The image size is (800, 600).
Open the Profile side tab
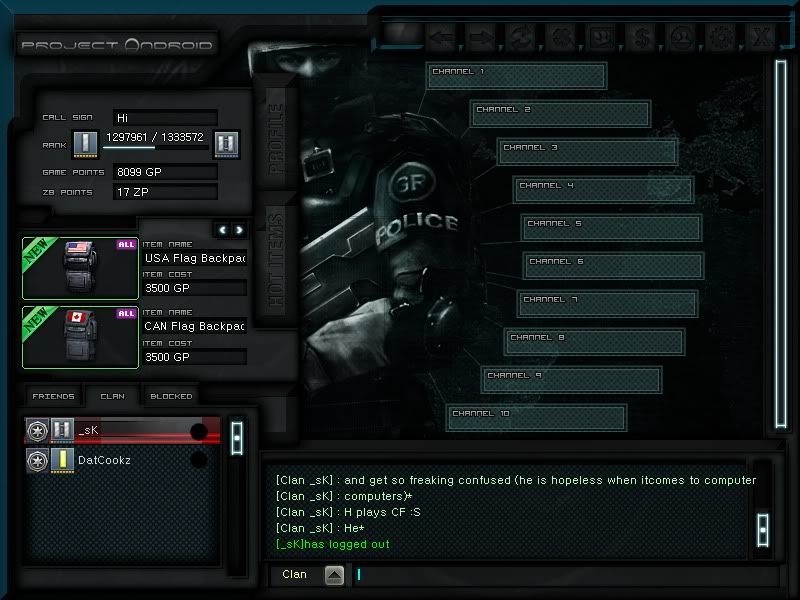click(x=275, y=137)
